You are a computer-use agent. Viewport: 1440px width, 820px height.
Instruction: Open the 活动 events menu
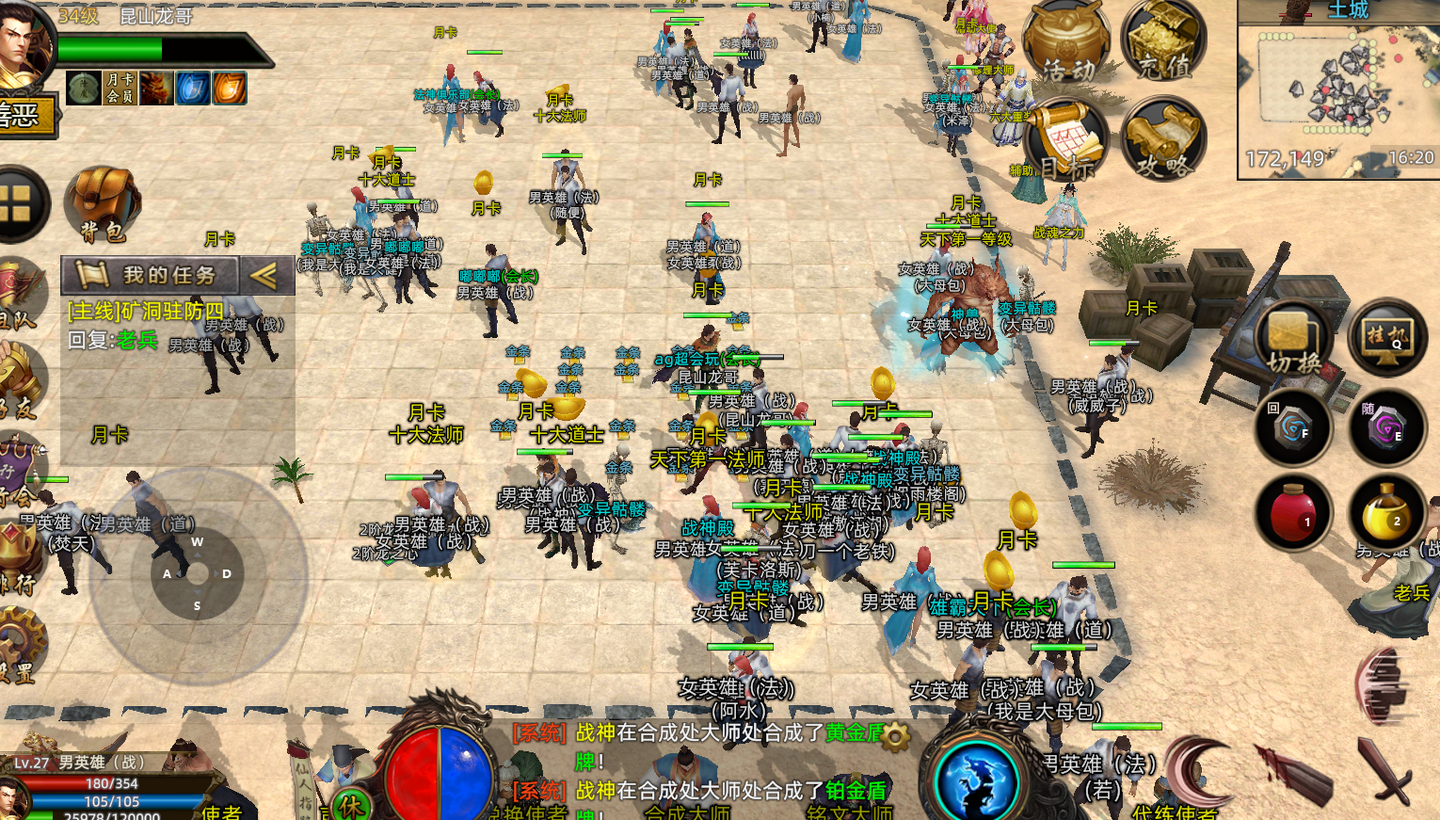click(x=1066, y=41)
